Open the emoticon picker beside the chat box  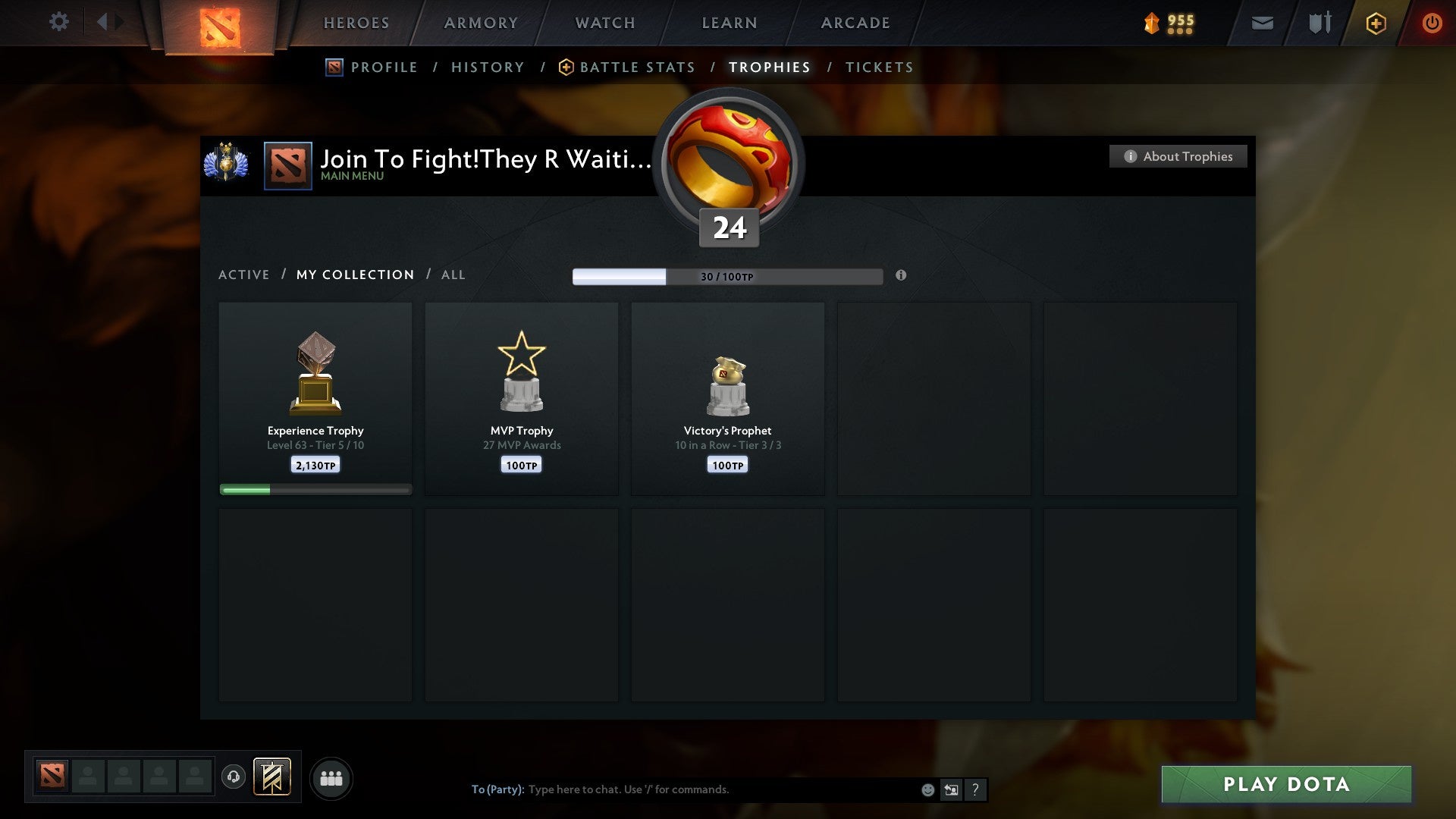927,789
